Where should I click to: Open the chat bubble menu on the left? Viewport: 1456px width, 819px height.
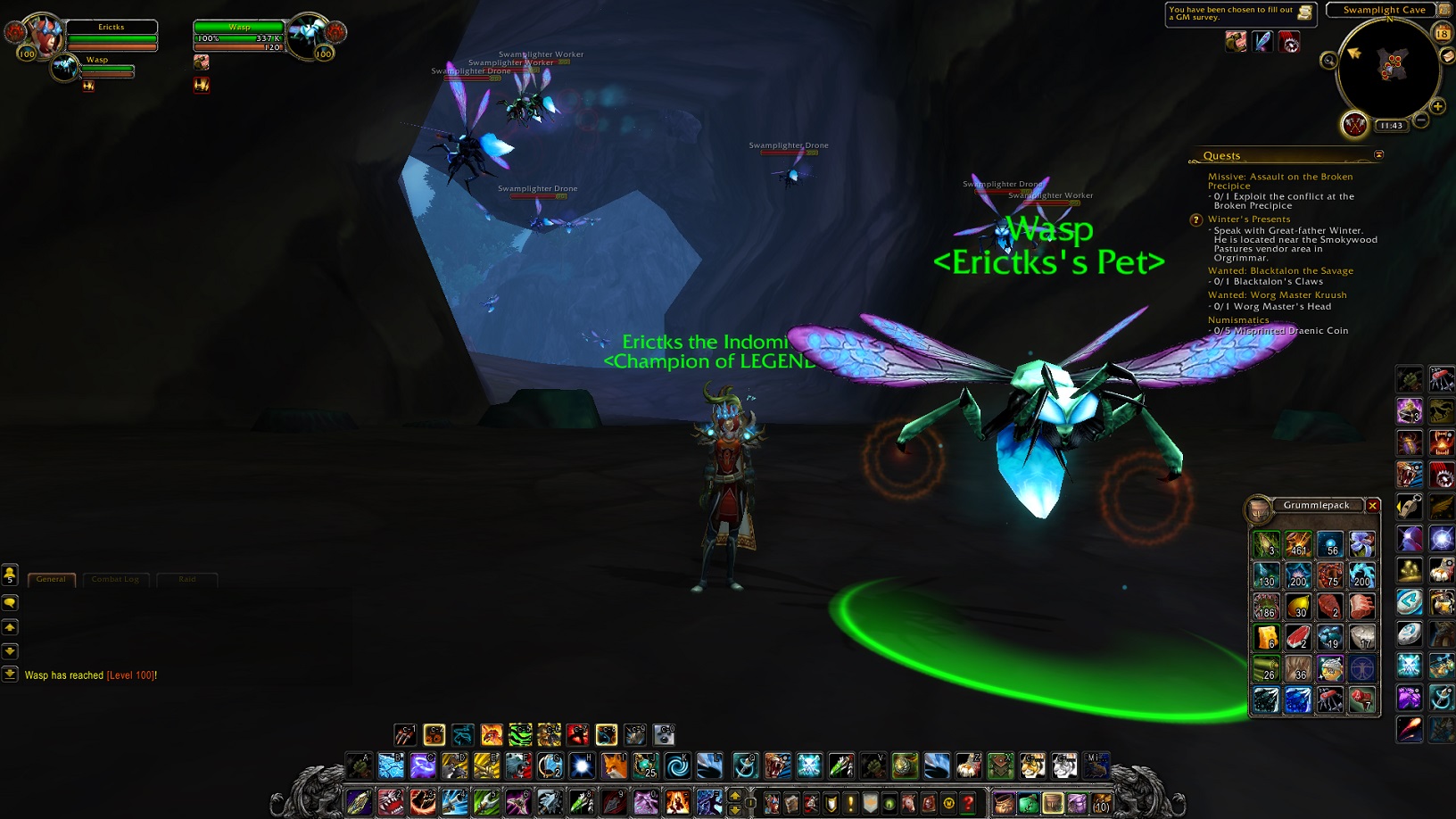(x=10, y=603)
